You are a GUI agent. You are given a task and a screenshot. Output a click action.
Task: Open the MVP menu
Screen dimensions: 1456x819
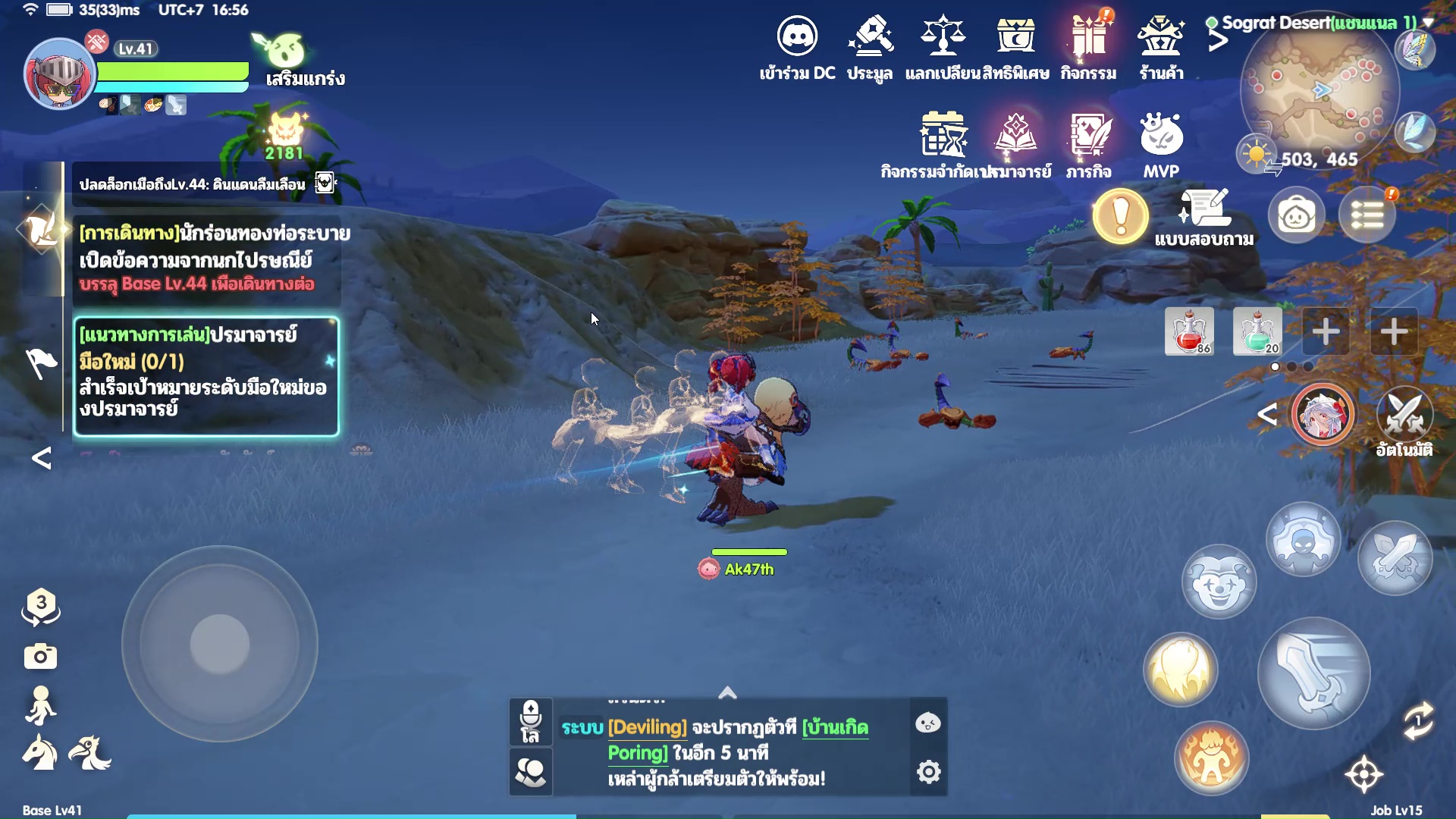1161,136
